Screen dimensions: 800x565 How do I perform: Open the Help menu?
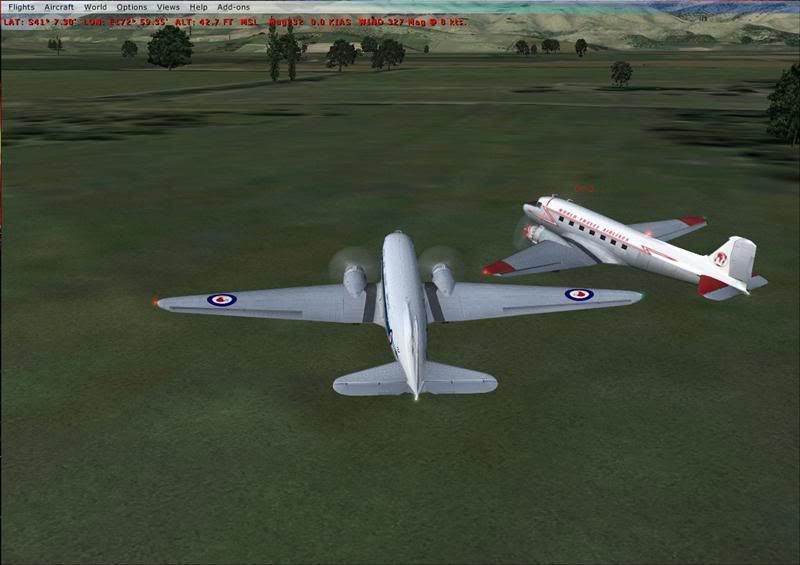[199, 7]
